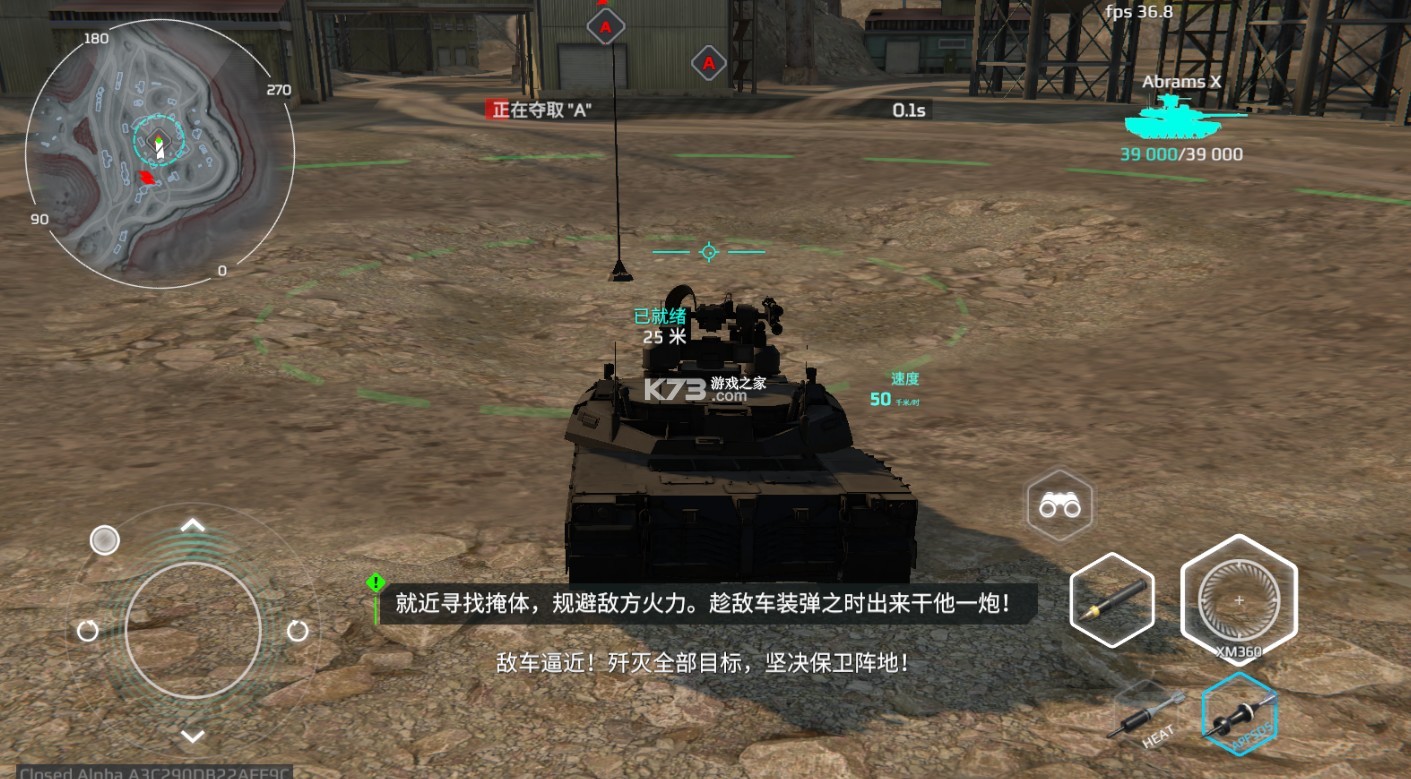Tap the green exclamation tutorial marker
The image size is (1411, 779).
pyautogui.click(x=375, y=585)
